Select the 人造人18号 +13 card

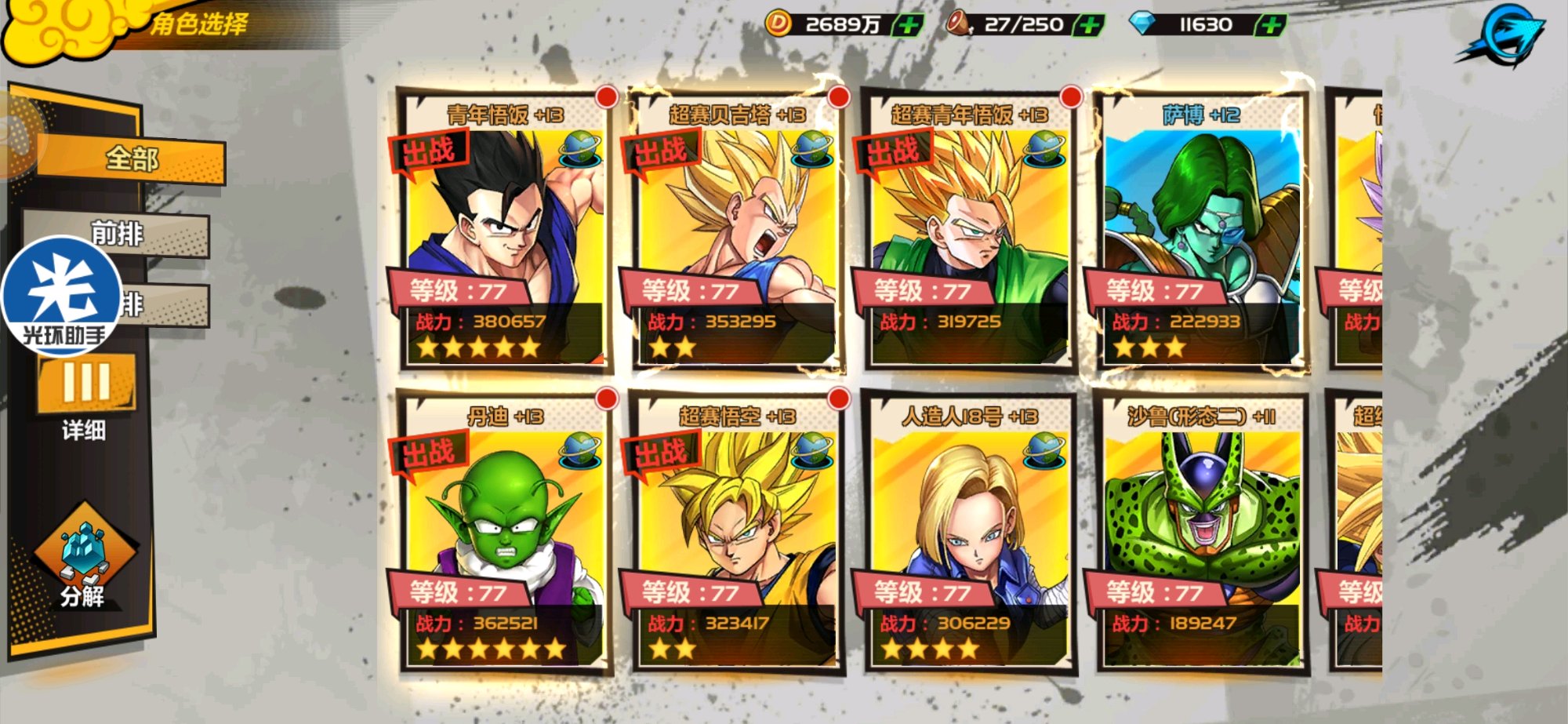(x=968, y=532)
